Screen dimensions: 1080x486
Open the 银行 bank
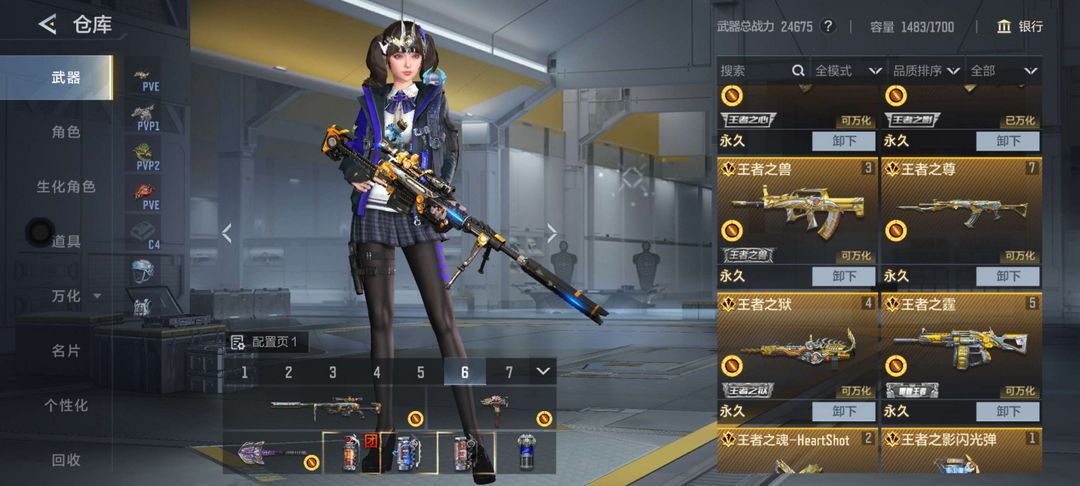click(x=1019, y=26)
